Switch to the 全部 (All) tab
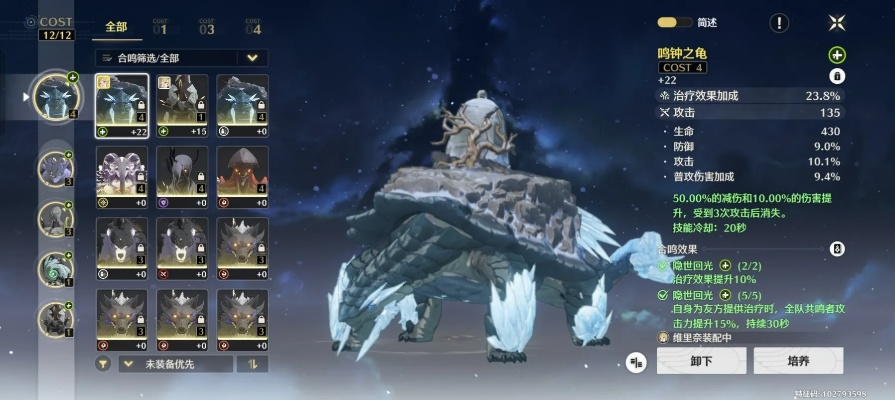The width and height of the screenshot is (895, 400). [x=116, y=27]
